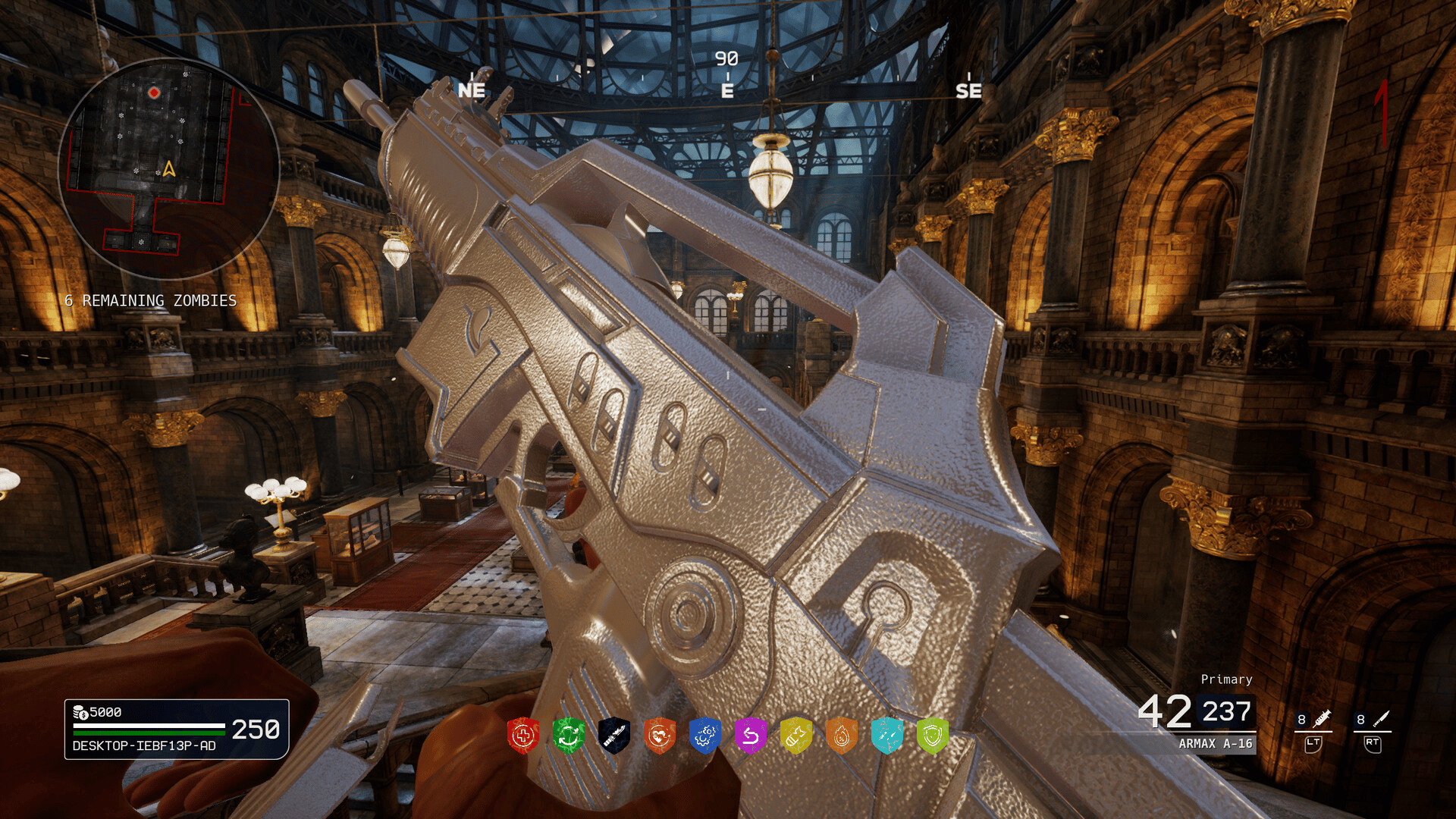This screenshot has height=819, width=1456.
Task: Click the black knife perk shield
Action: click(614, 736)
